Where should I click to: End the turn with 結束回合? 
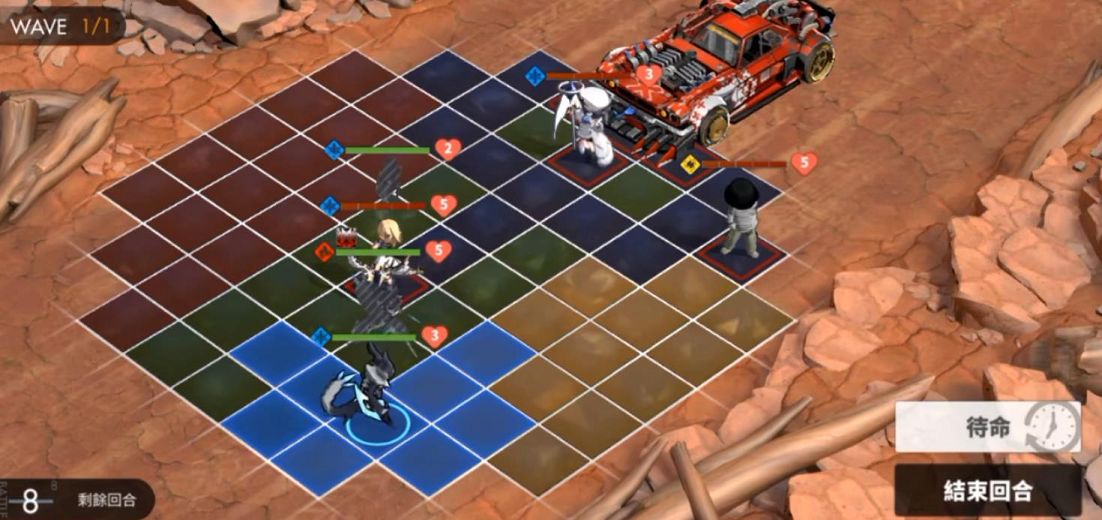pos(988,490)
